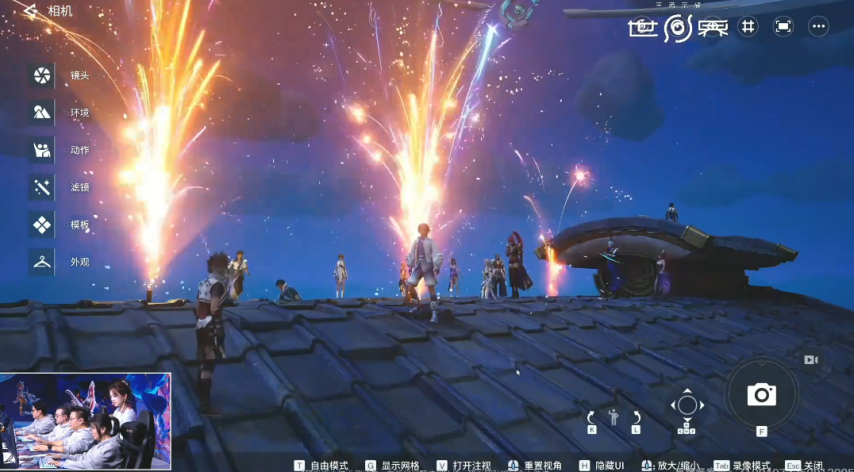This screenshot has width=854, height=472.
Task: Open the three-dots more options menu
Action: click(818, 26)
